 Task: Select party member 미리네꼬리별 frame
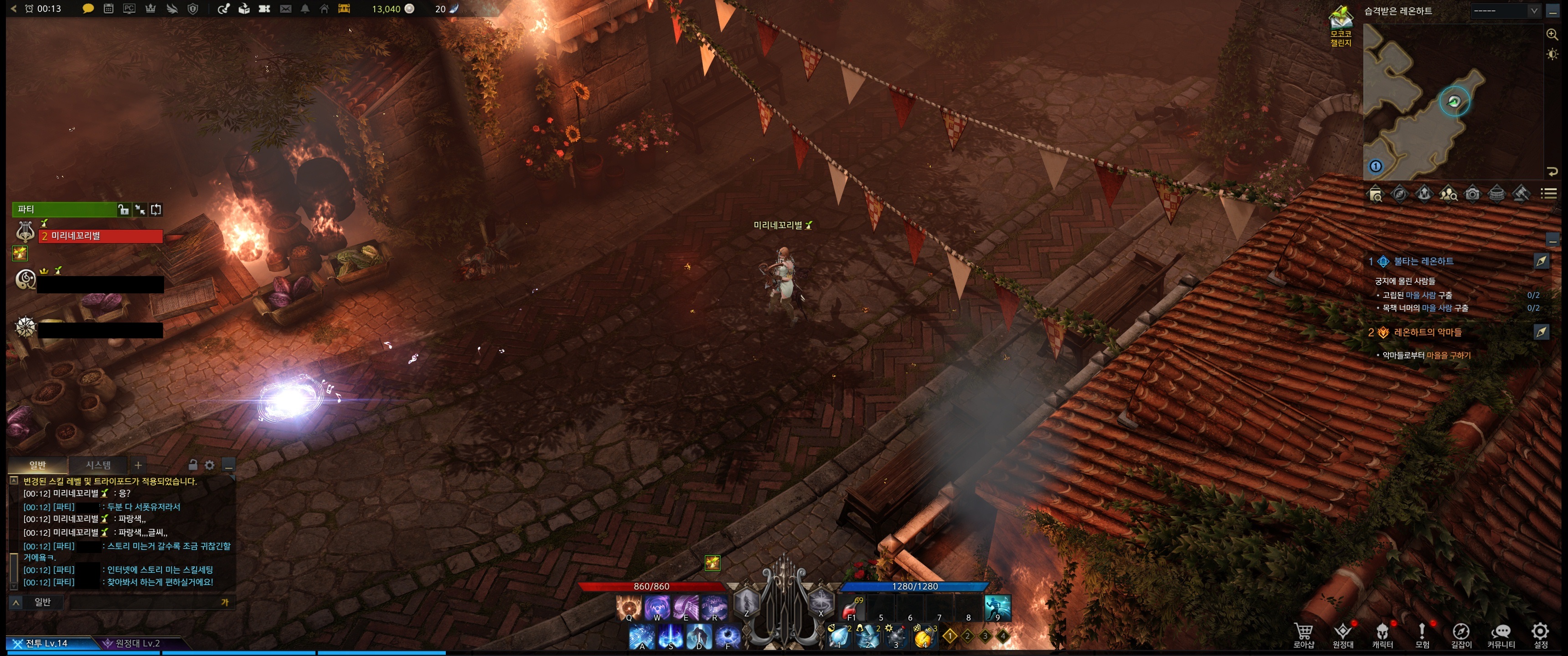tap(100, 236)
